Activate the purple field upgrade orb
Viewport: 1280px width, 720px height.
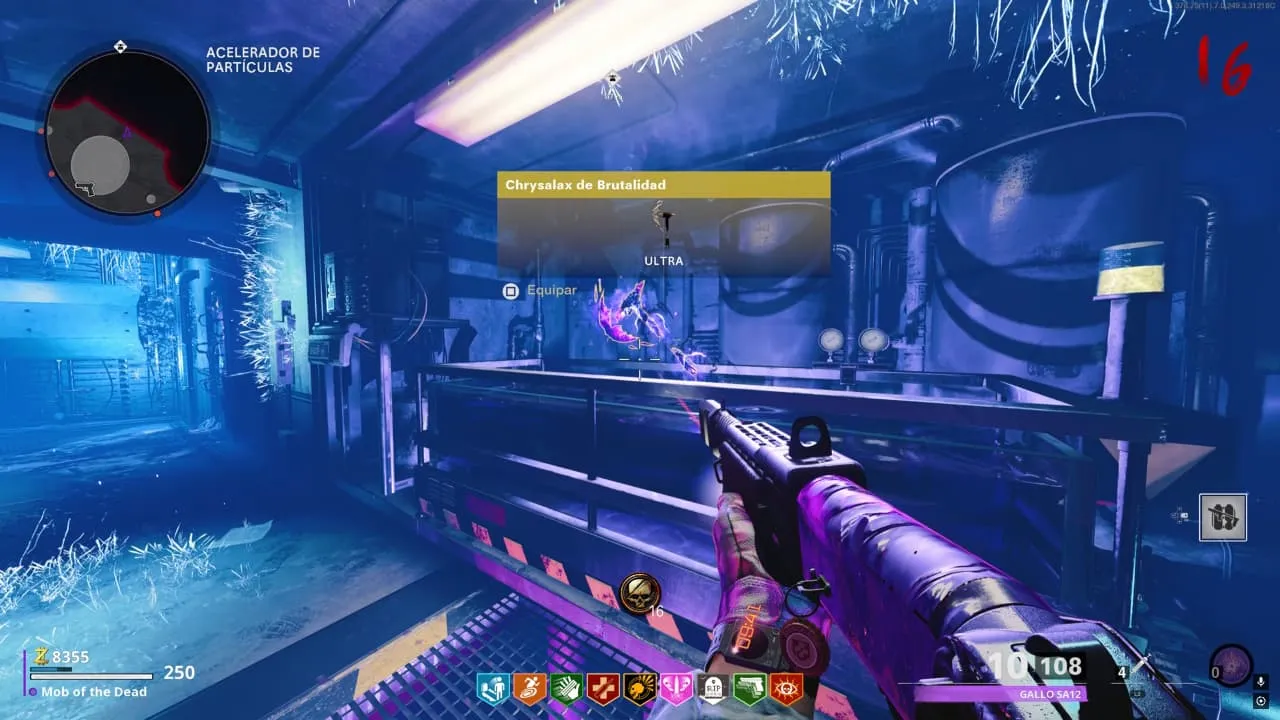[1230, 666]
